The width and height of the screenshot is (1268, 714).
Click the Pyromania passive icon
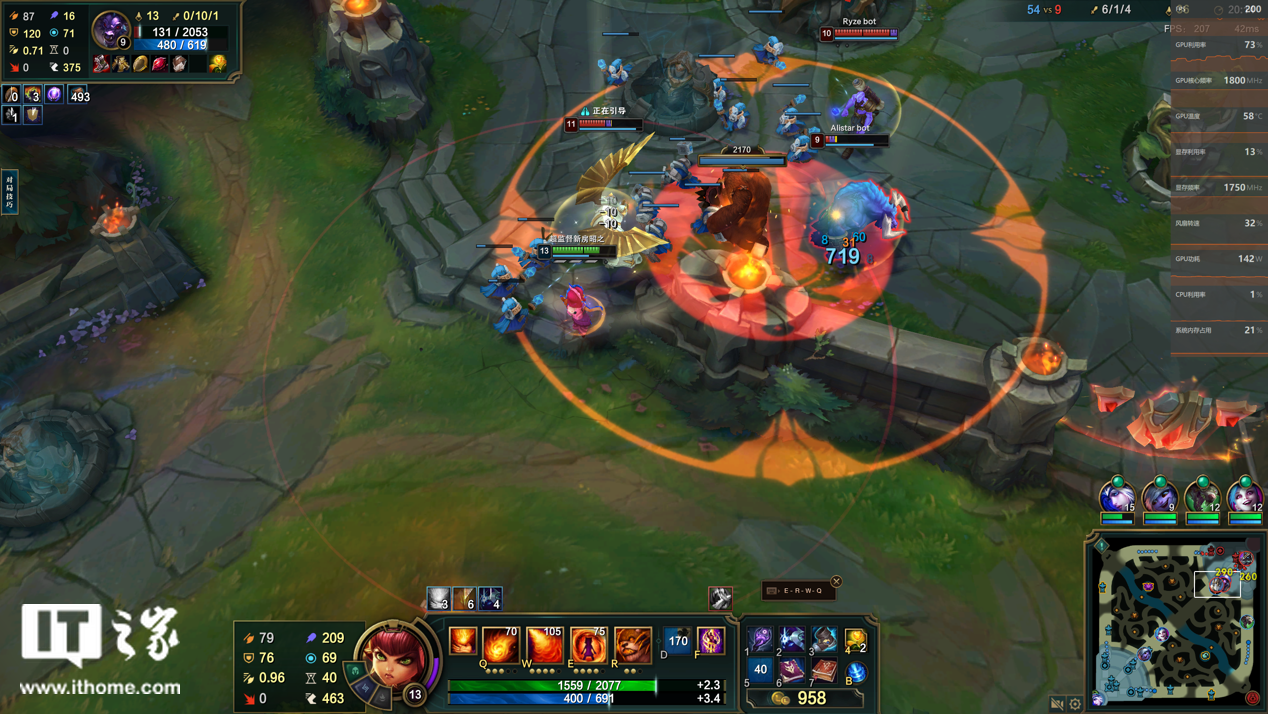click(463, 642)
